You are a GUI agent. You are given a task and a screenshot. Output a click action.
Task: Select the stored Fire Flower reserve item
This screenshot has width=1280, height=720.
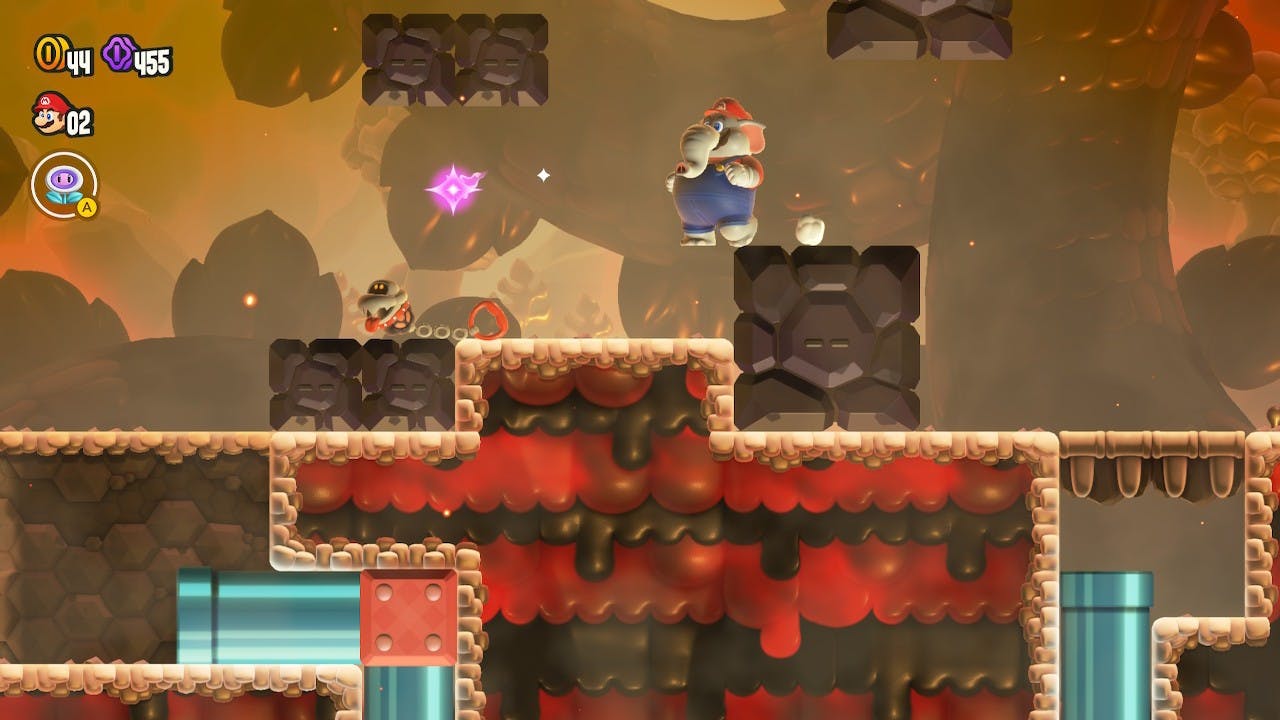click(x=64, y=184)
